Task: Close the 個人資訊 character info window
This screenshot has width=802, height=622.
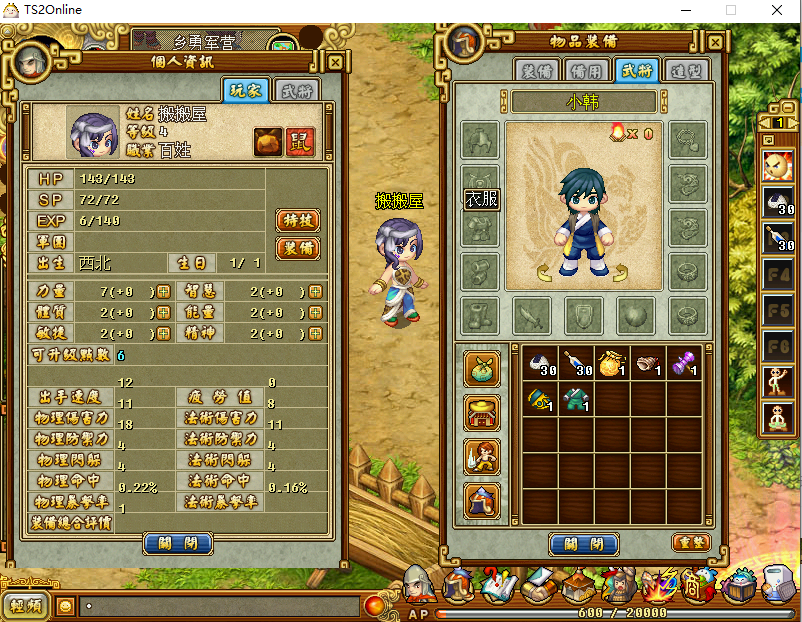Action: pos(335,62)
